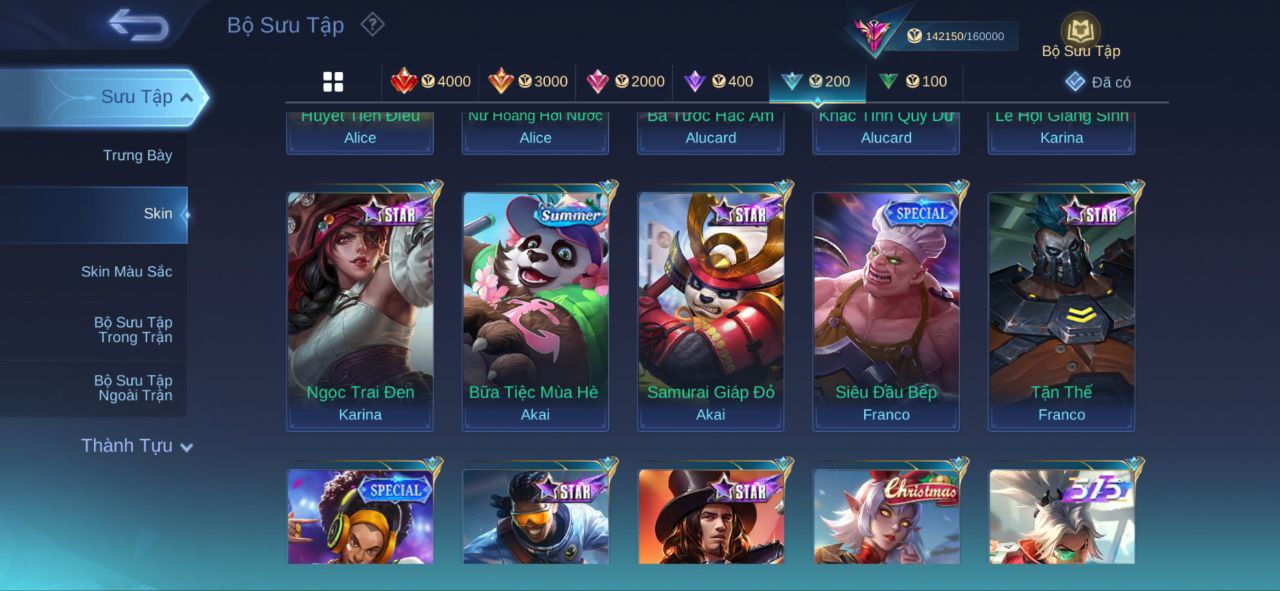Open the collection help question mark
Image resolution: width=1280 pixels, height=591 pixels.
pos(372,24)
